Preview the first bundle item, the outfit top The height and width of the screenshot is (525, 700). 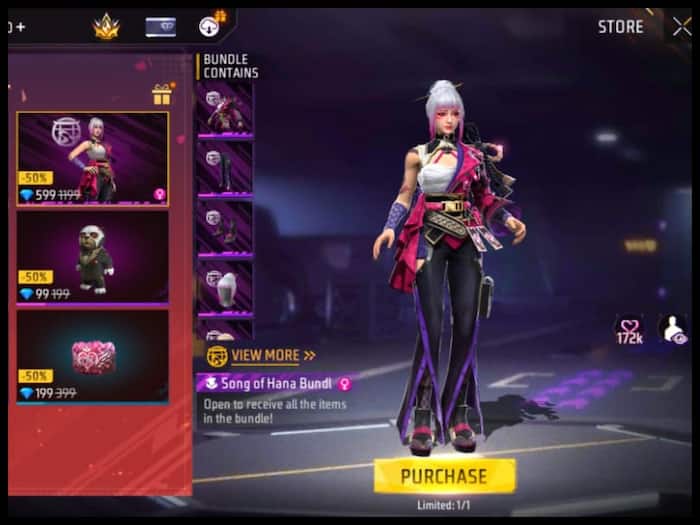point(225,109)
